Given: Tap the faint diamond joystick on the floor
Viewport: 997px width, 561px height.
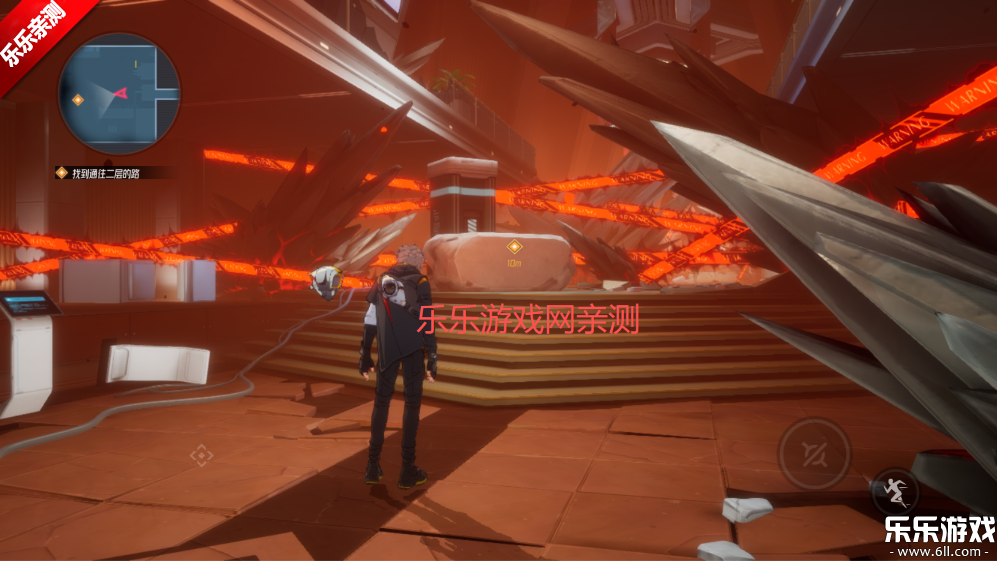Looking at the screenshot, I should point(202,455).
